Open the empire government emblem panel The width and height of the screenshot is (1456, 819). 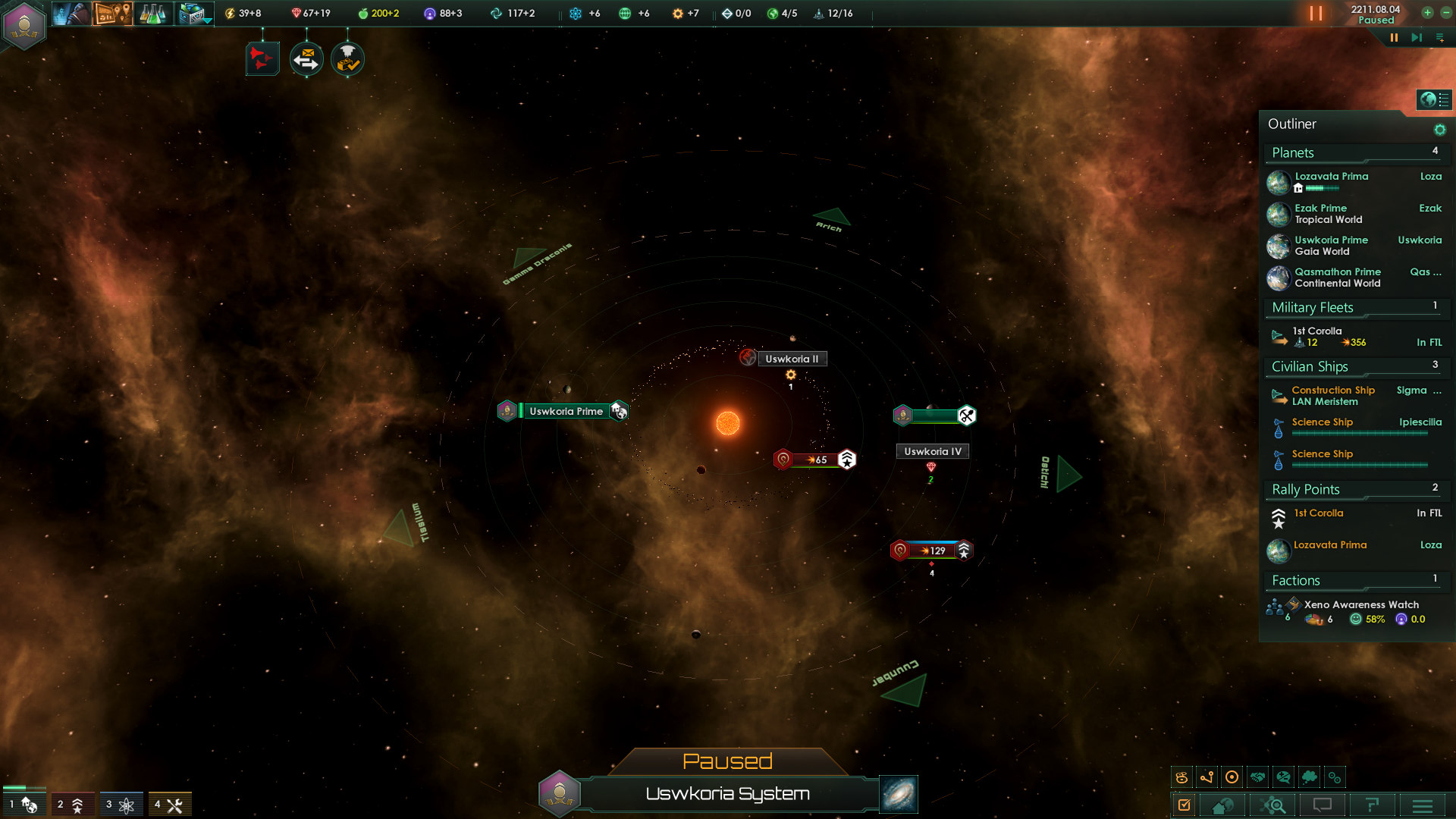pyautogui.click(x=24, y=24)
